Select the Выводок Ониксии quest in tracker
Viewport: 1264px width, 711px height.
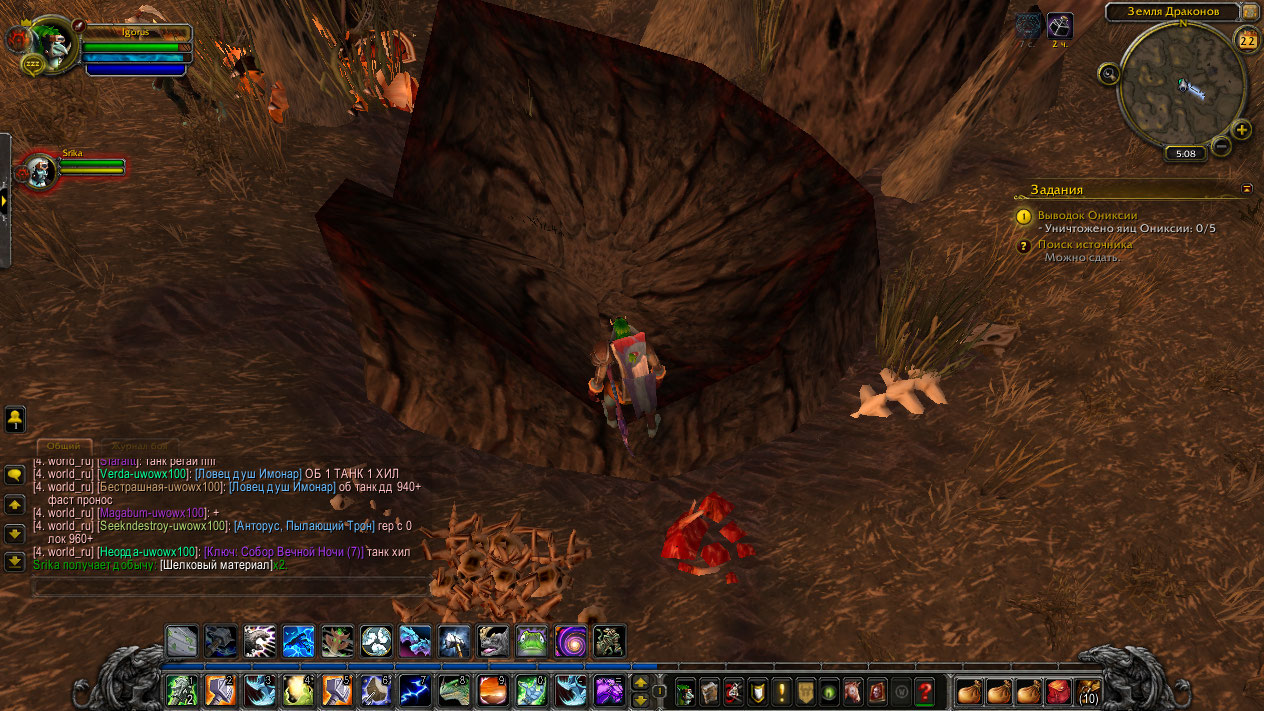(1087, 215)
